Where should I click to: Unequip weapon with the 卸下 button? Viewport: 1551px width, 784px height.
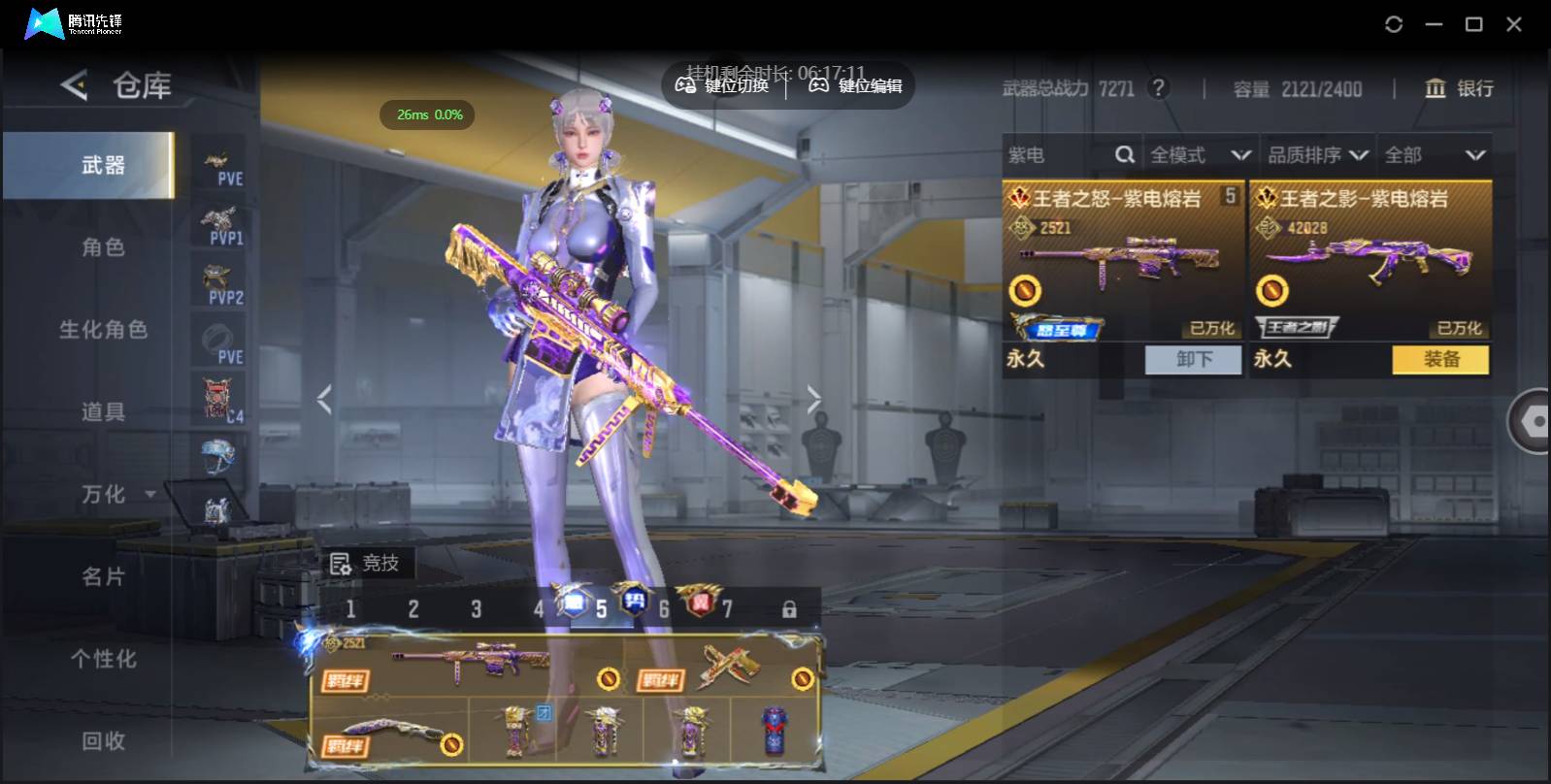coord(1194,360)
